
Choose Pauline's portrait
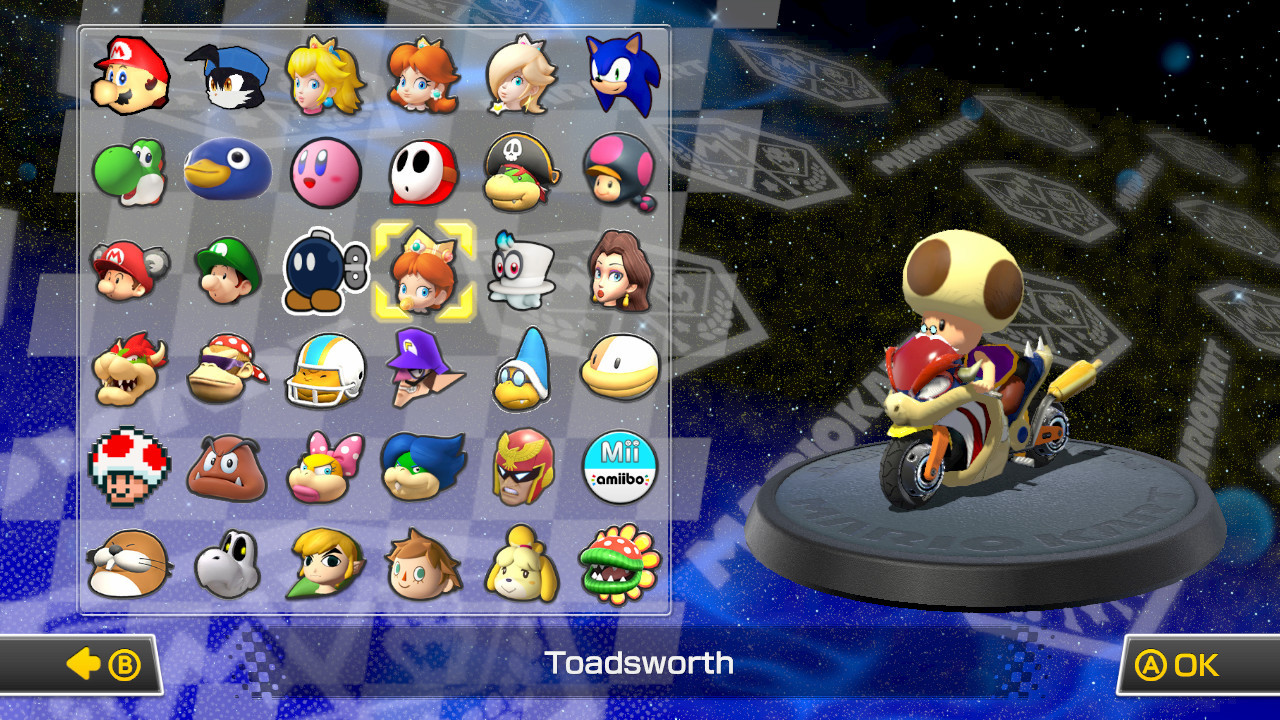click(x=620, y=270)
